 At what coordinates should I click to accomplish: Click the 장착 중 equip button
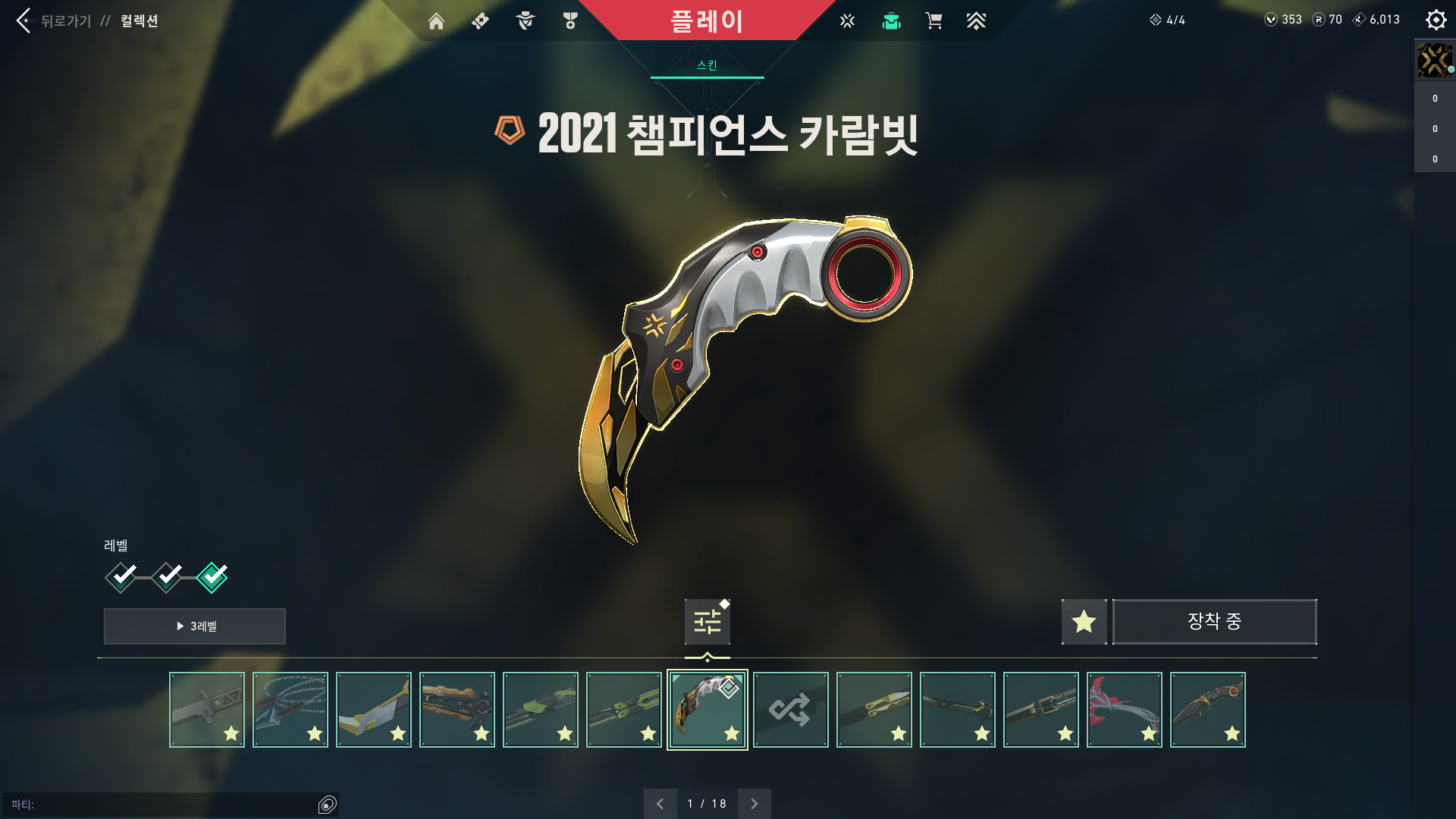pos(1214,621)
